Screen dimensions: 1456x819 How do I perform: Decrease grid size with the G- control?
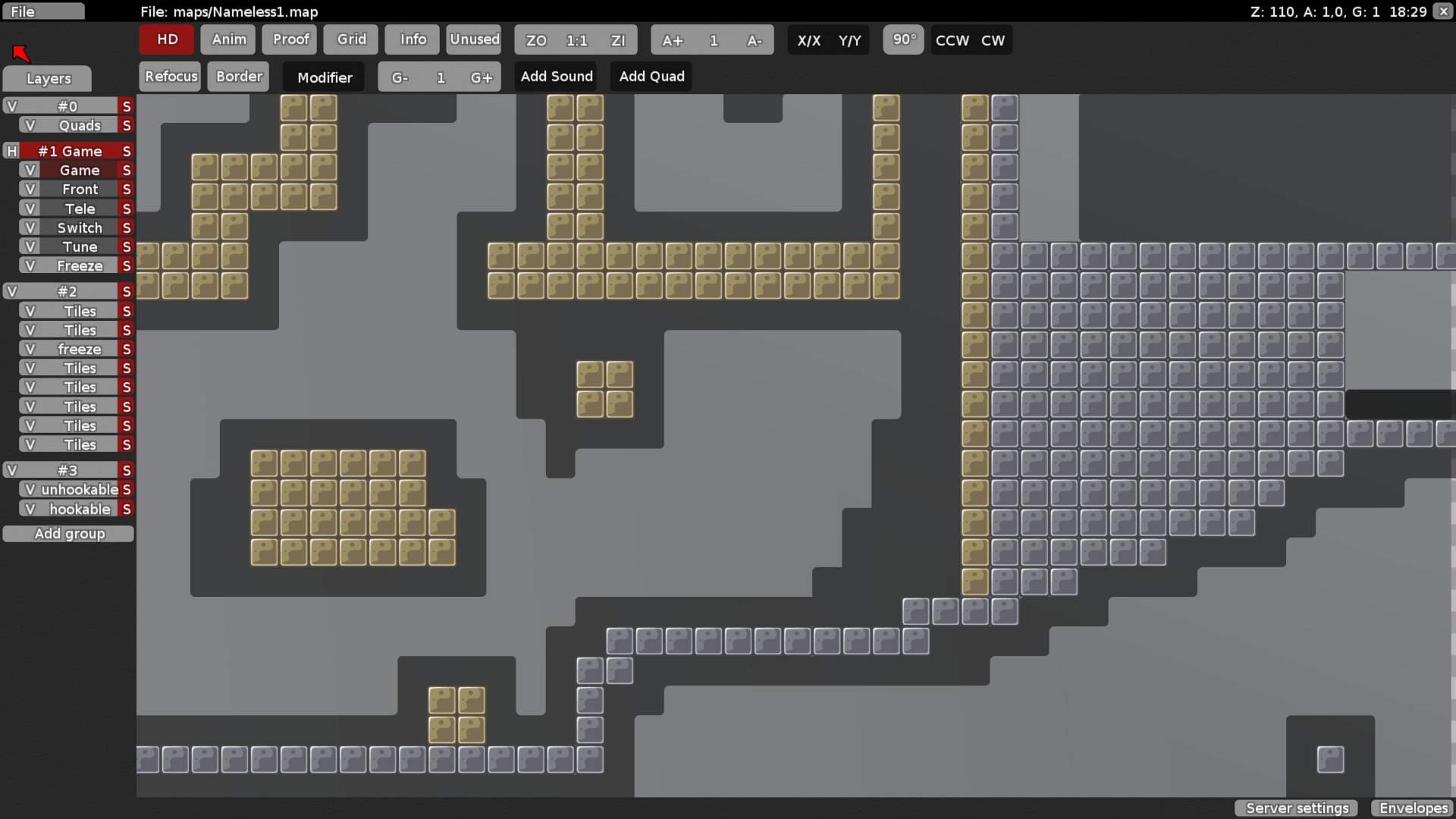click(400, 77)
